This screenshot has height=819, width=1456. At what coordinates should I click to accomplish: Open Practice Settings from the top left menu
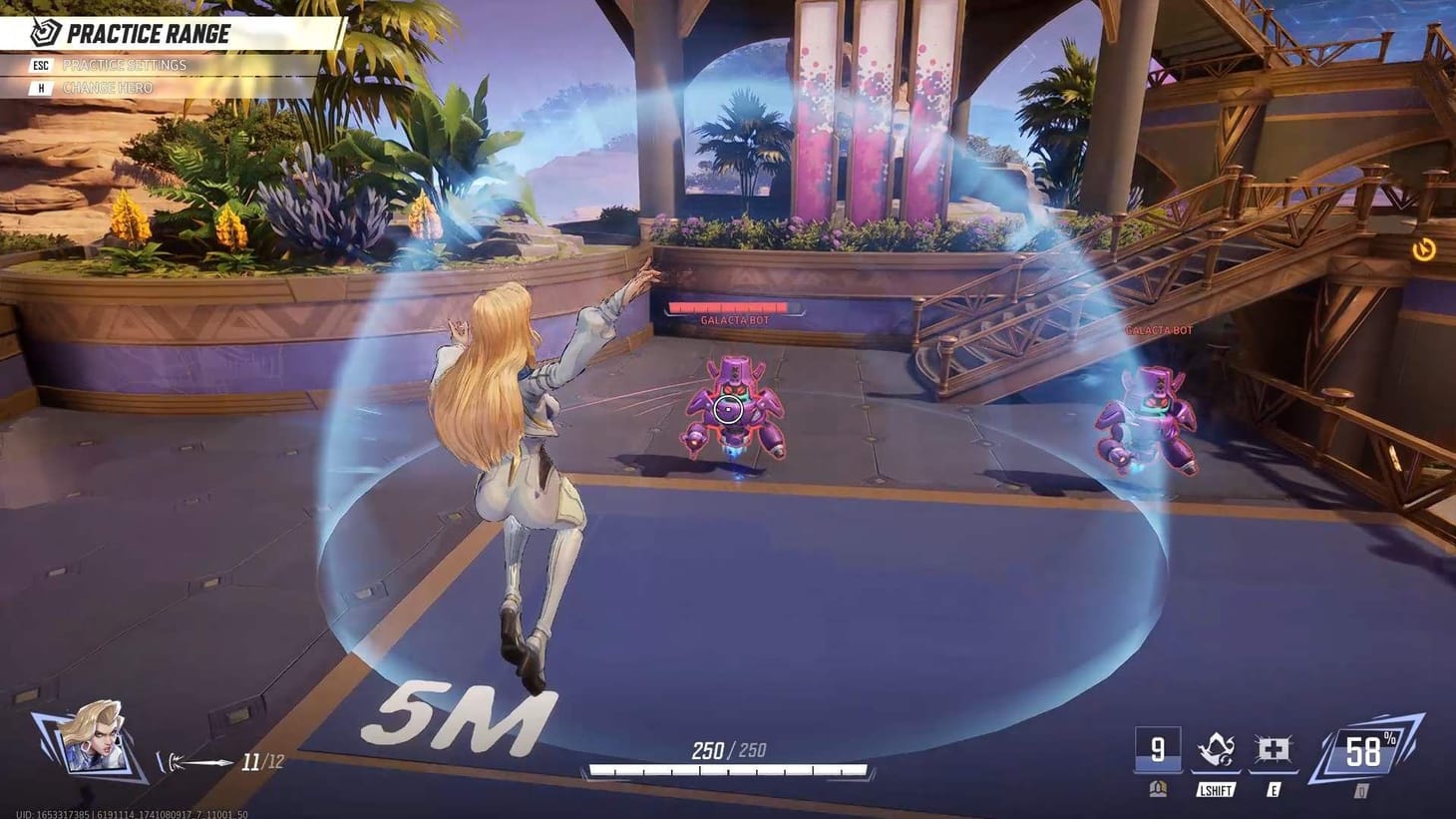point(125,65)
